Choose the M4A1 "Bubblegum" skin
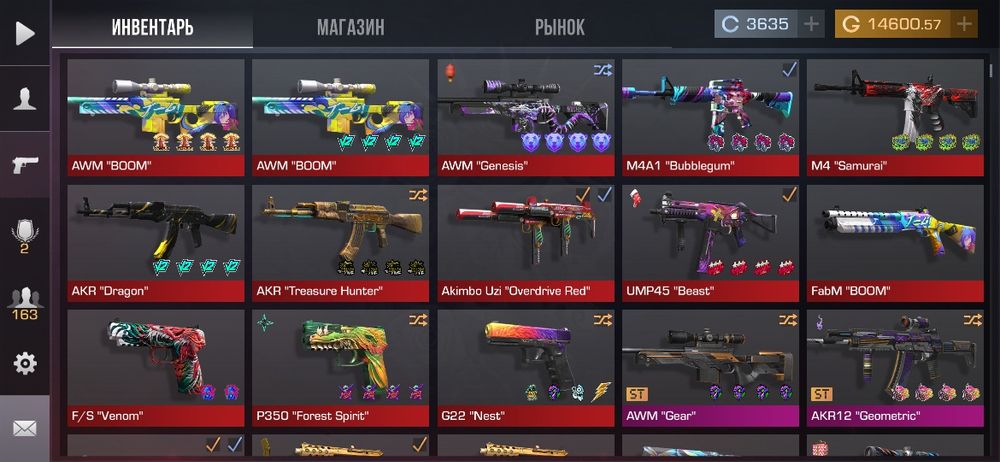The width and height of the screenshot is (1000, 462). 711,116
